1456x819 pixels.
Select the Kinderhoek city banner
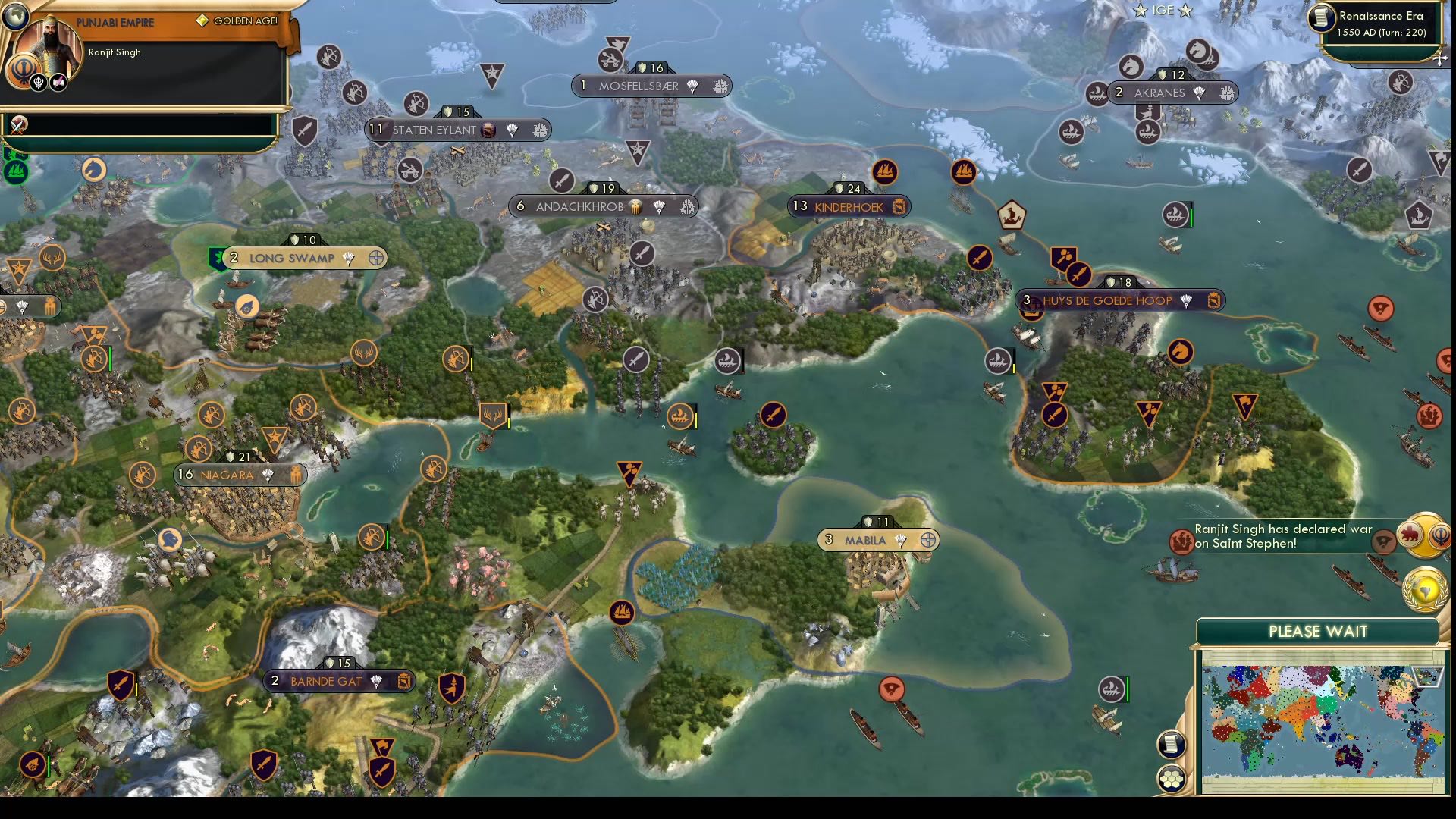coord(849,206)
